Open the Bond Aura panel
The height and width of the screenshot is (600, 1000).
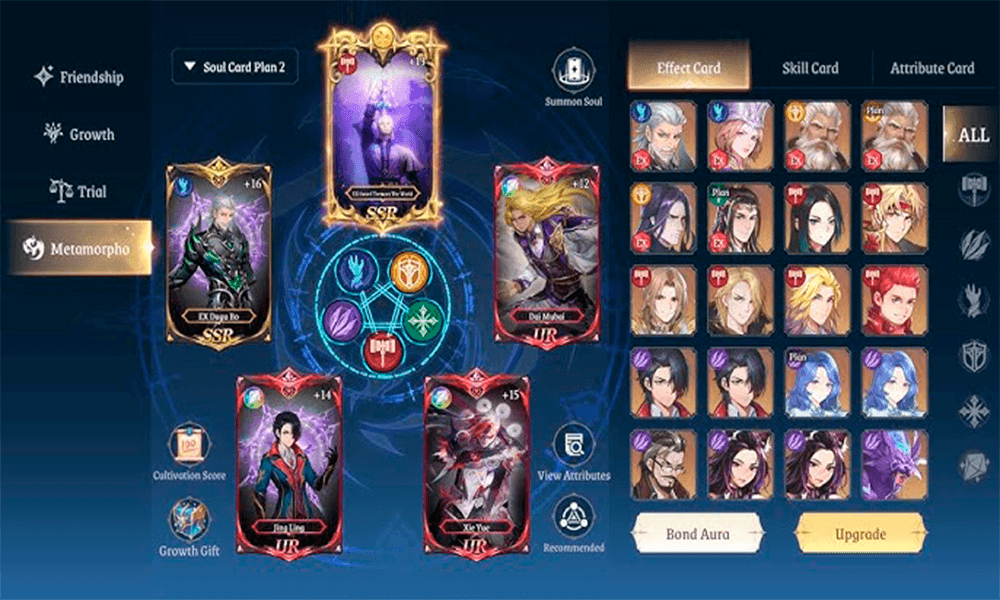point(697,534)
